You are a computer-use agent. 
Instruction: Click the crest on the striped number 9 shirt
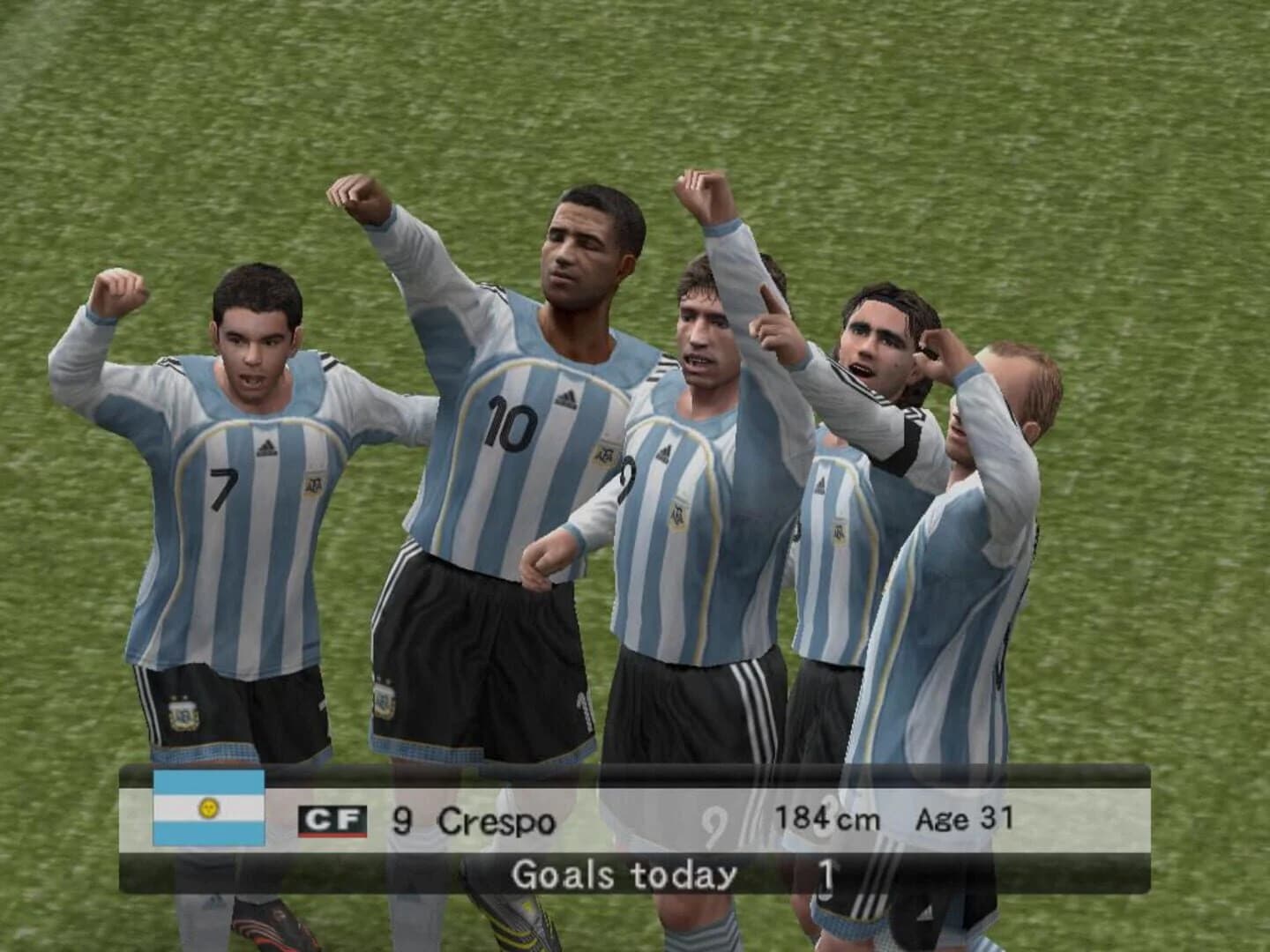679,516
